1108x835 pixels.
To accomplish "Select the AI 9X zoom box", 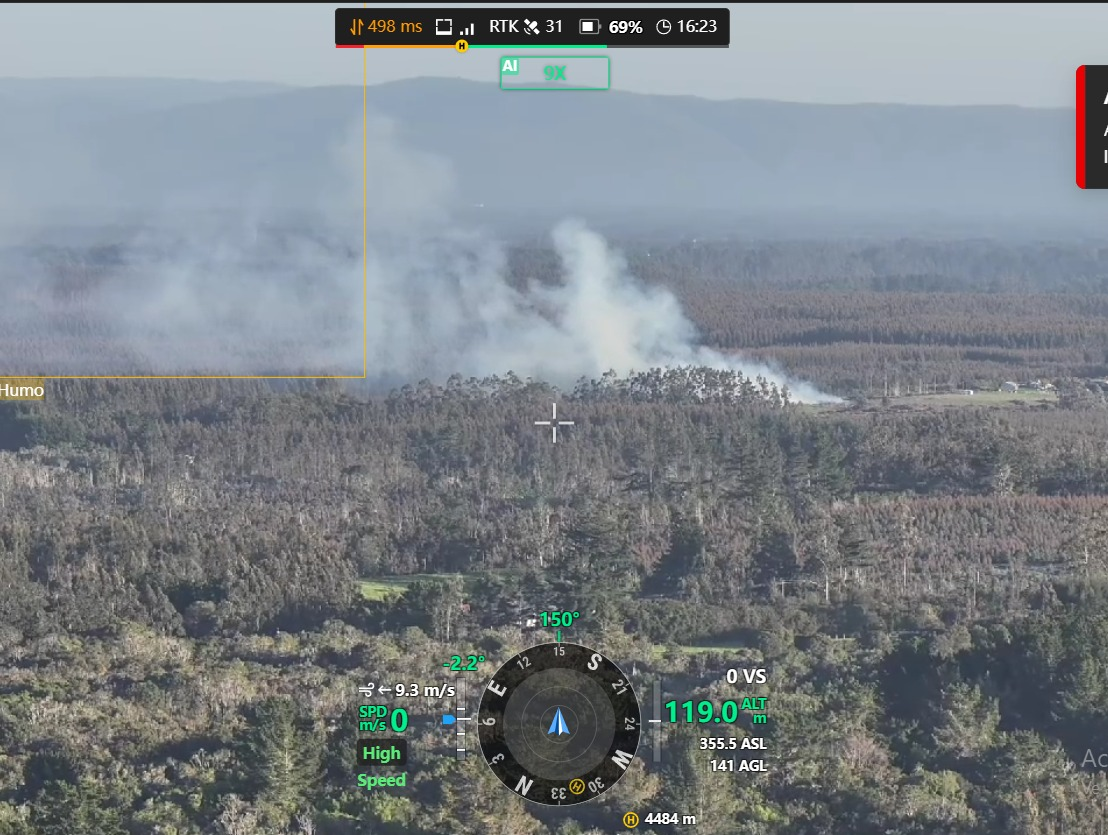I will click(554, 73).
